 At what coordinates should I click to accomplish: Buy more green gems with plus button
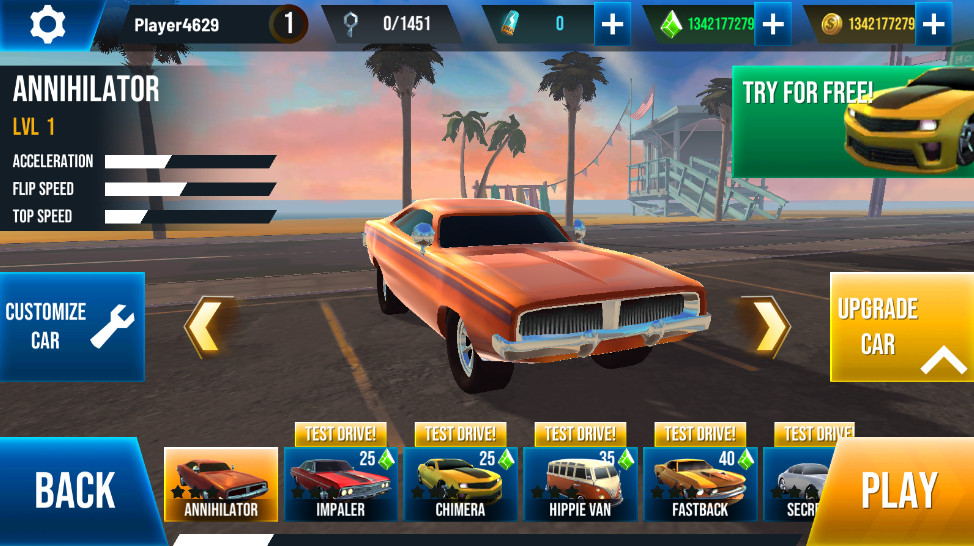point(772,25)
